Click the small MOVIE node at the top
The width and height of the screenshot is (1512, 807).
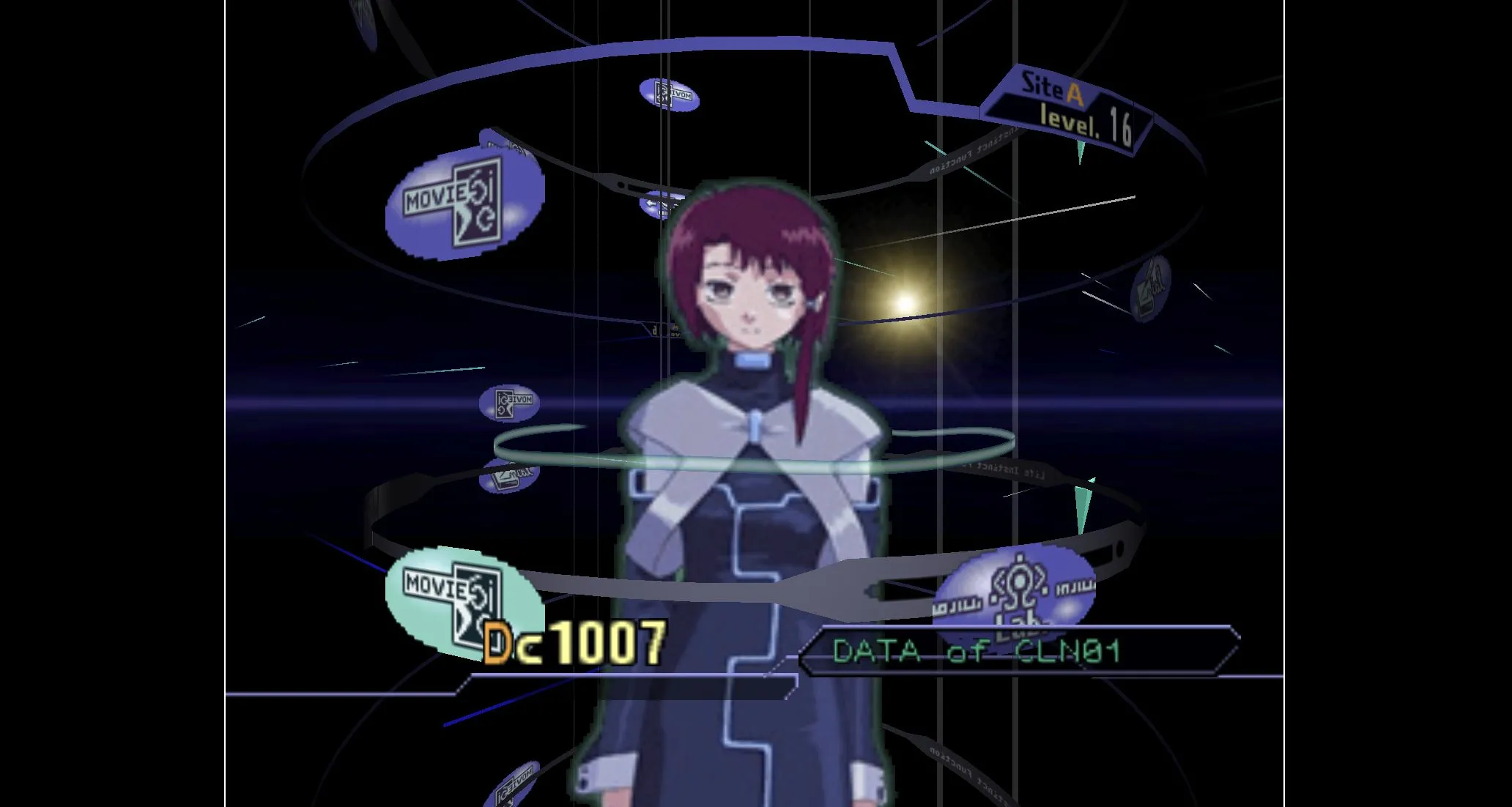pyautogui.click(x=670, y=94)
